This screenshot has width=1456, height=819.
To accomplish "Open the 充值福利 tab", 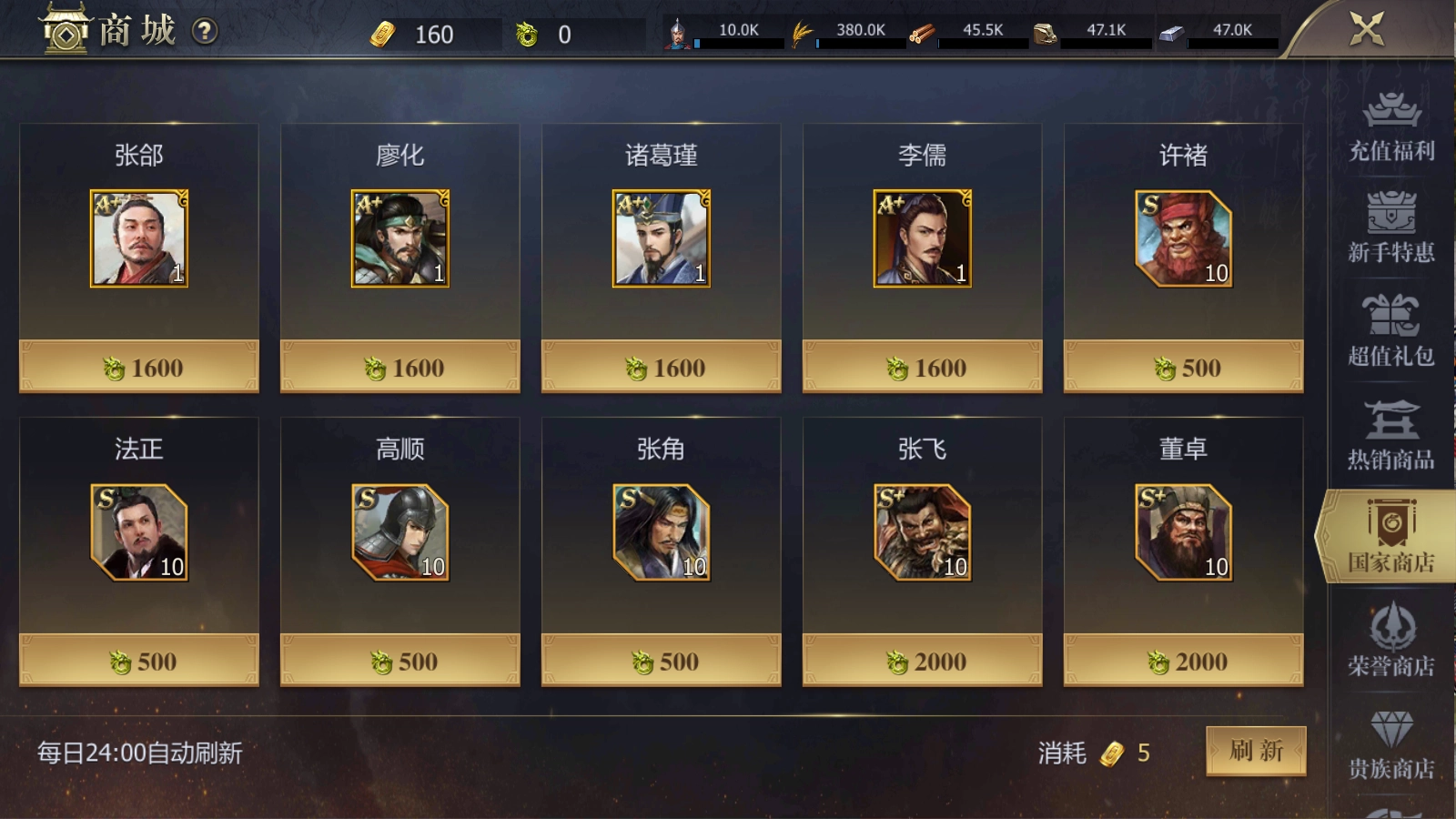I will coord(1391,127).
